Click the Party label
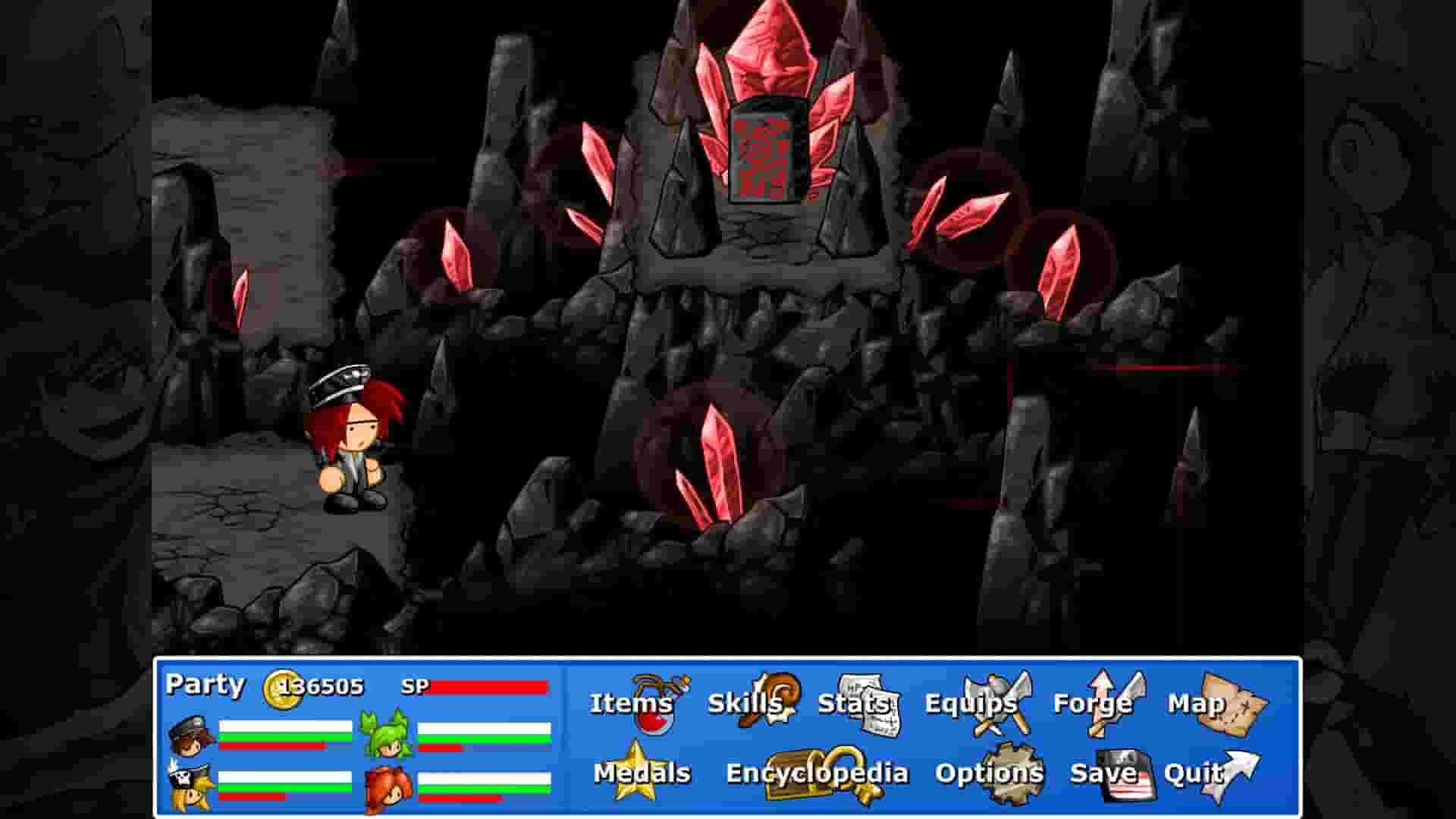Image resolution: width=1456 pixels, height=819 pixels. (x=205, y=684)
